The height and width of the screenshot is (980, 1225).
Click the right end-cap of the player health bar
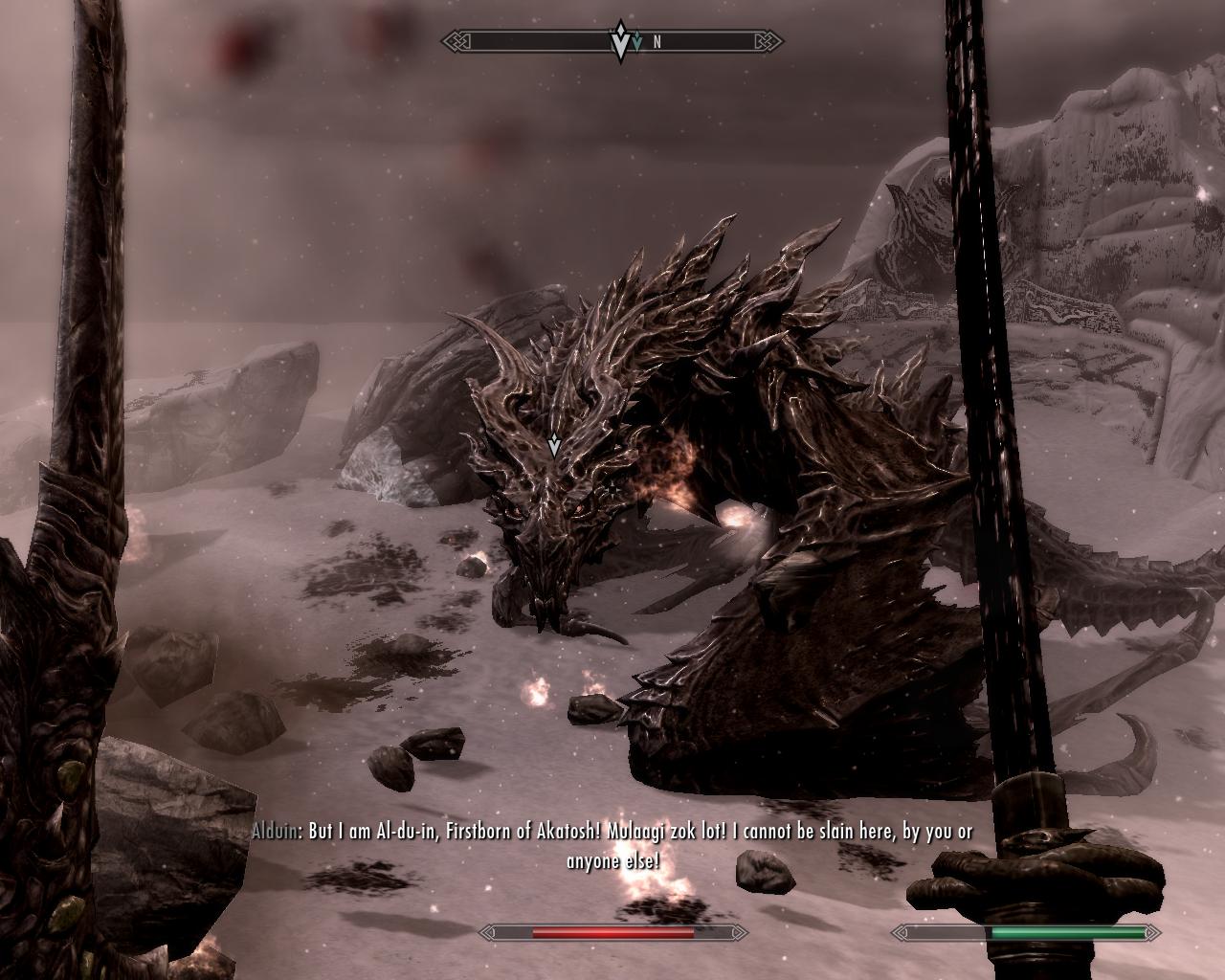coord(1153,931)
